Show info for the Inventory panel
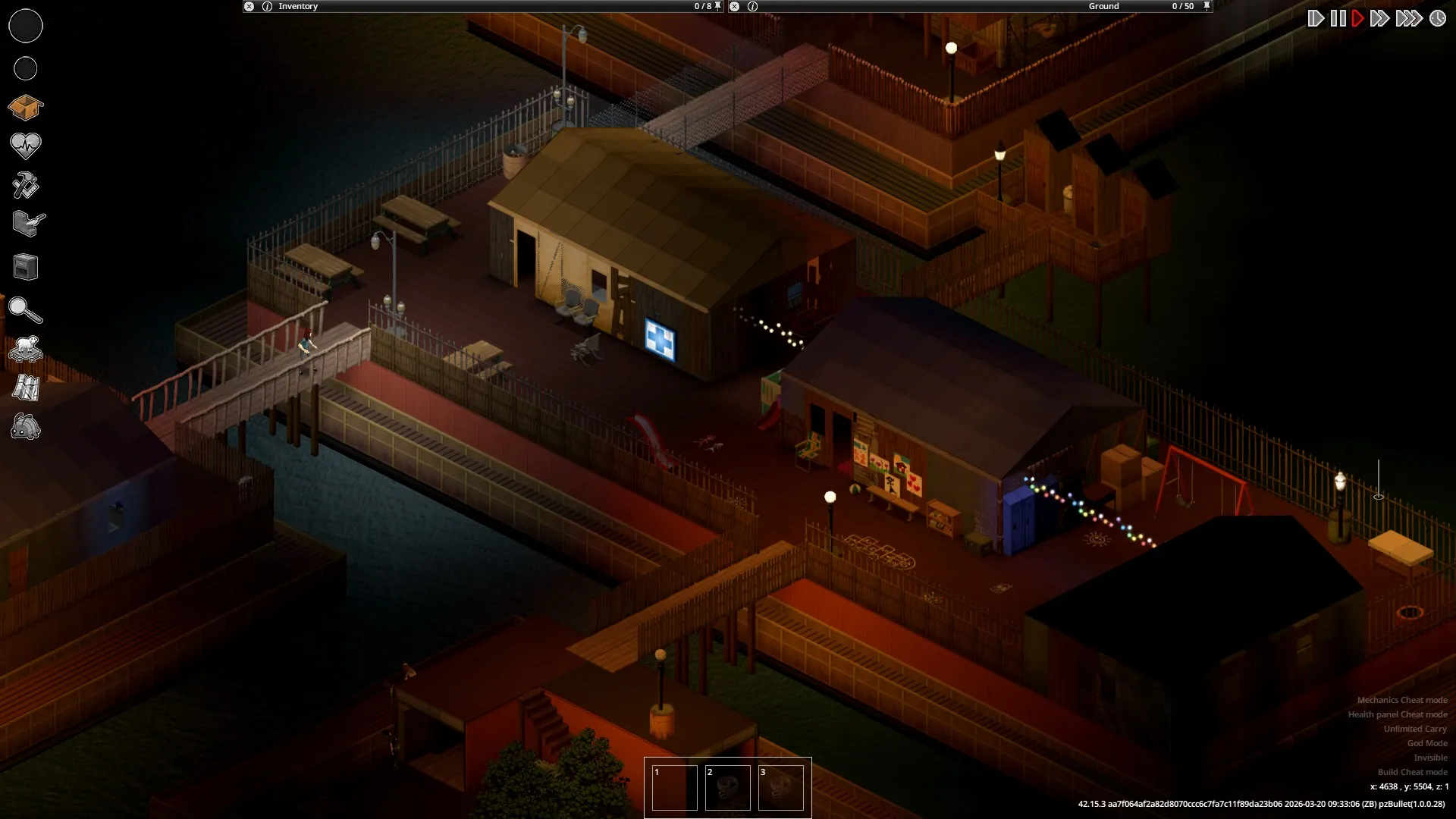This screenshot has height=819, width=1456. [x=267, y=6]
